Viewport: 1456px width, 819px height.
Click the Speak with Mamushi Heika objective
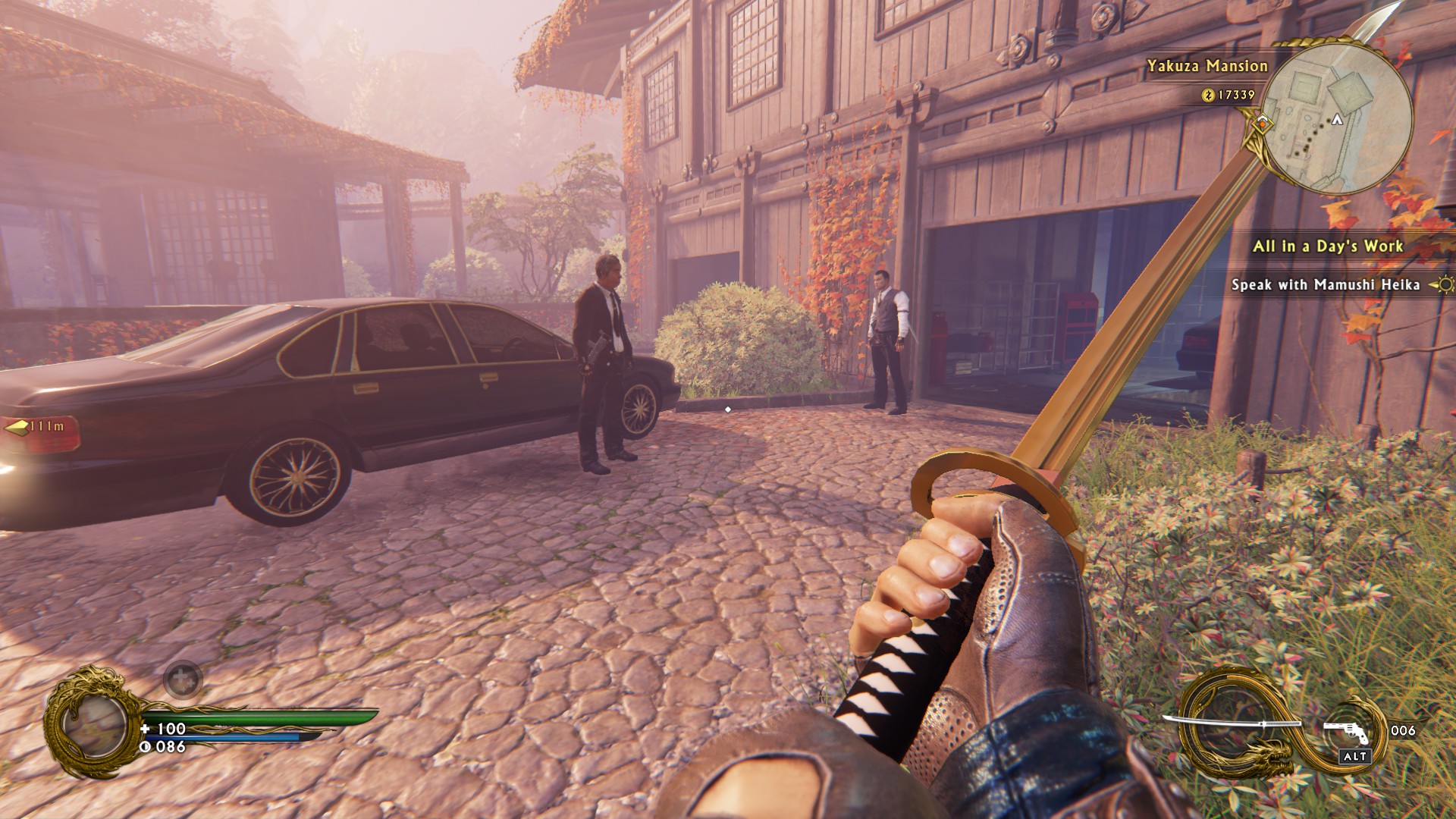coord(1325,285)
